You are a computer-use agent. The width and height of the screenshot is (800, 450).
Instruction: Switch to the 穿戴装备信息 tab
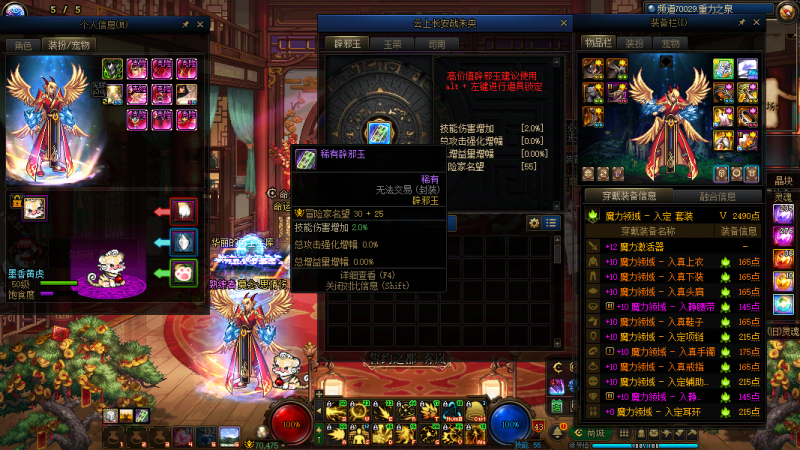(628, 196)
